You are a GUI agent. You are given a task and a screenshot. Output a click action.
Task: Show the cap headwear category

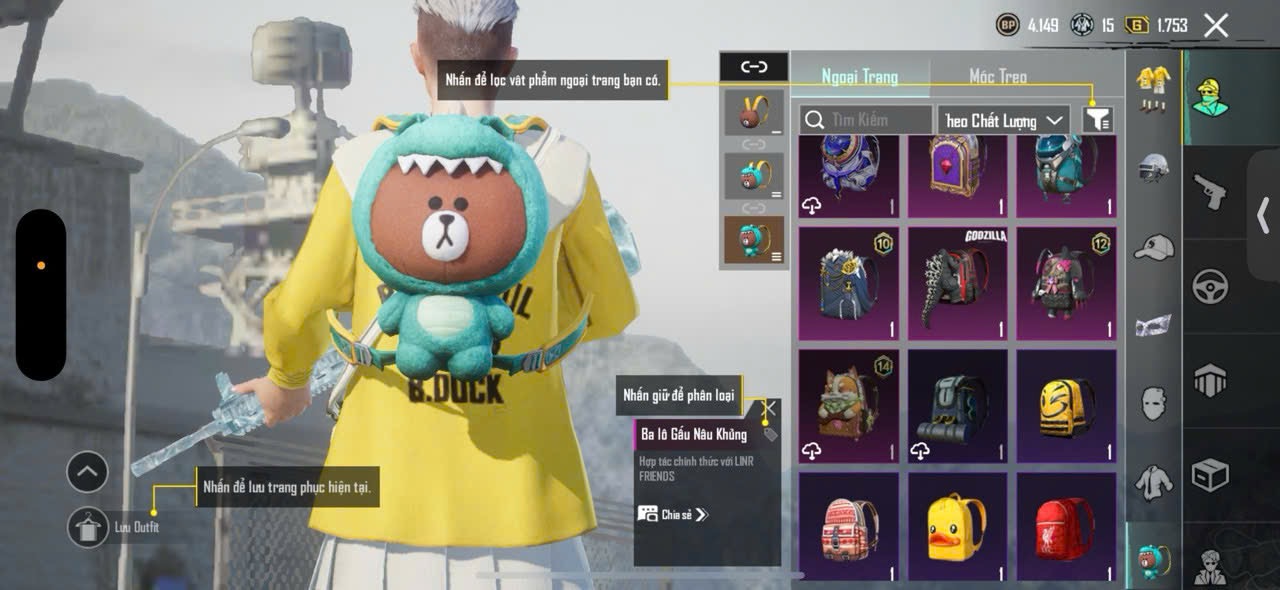pos(1153,246)
